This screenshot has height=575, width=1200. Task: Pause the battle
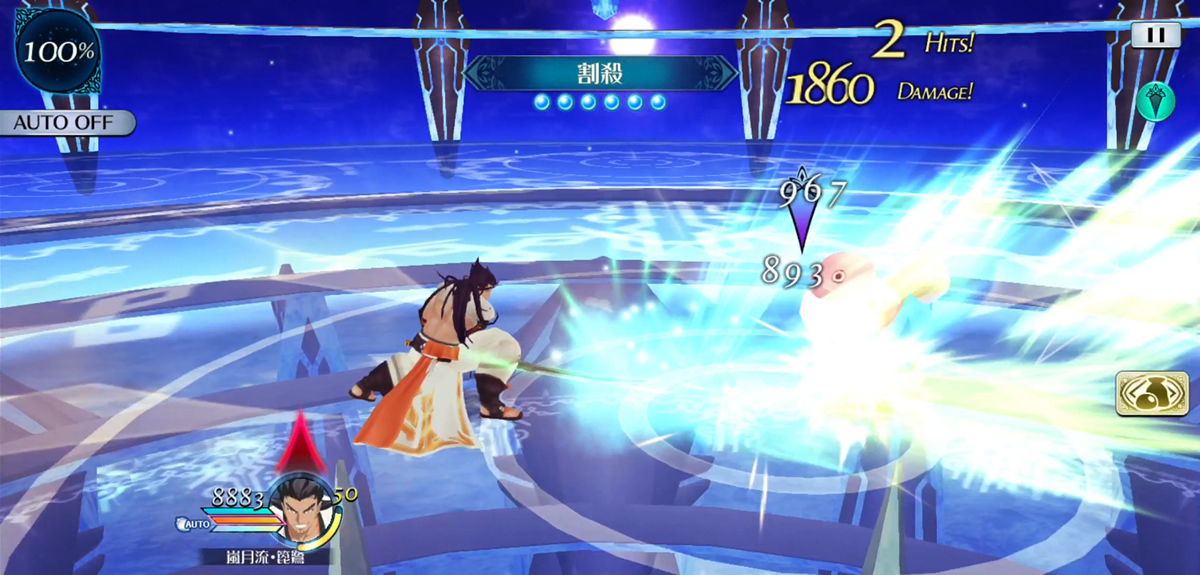(x=1156, y=34)
